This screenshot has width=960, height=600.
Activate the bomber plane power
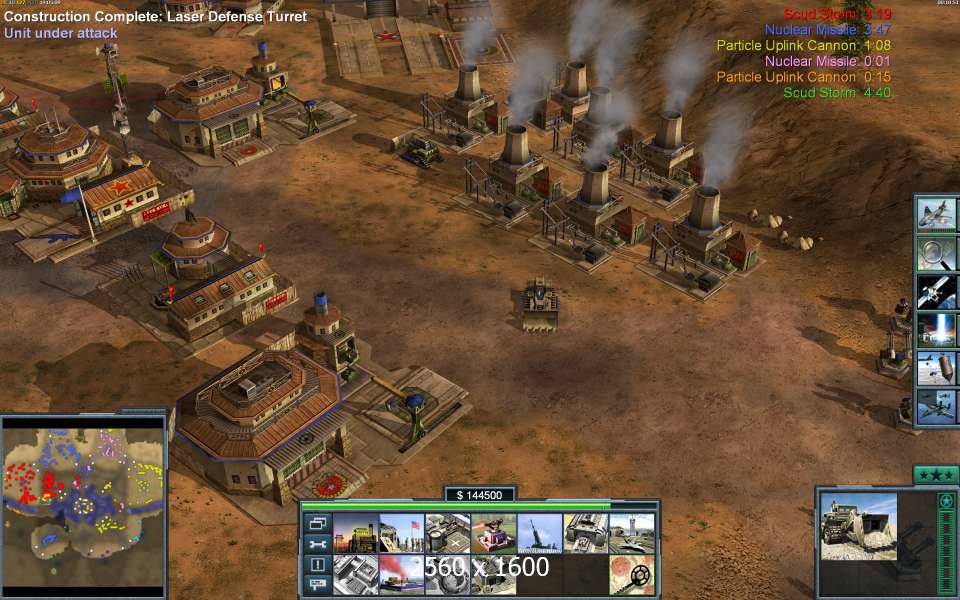pos(938,407)
